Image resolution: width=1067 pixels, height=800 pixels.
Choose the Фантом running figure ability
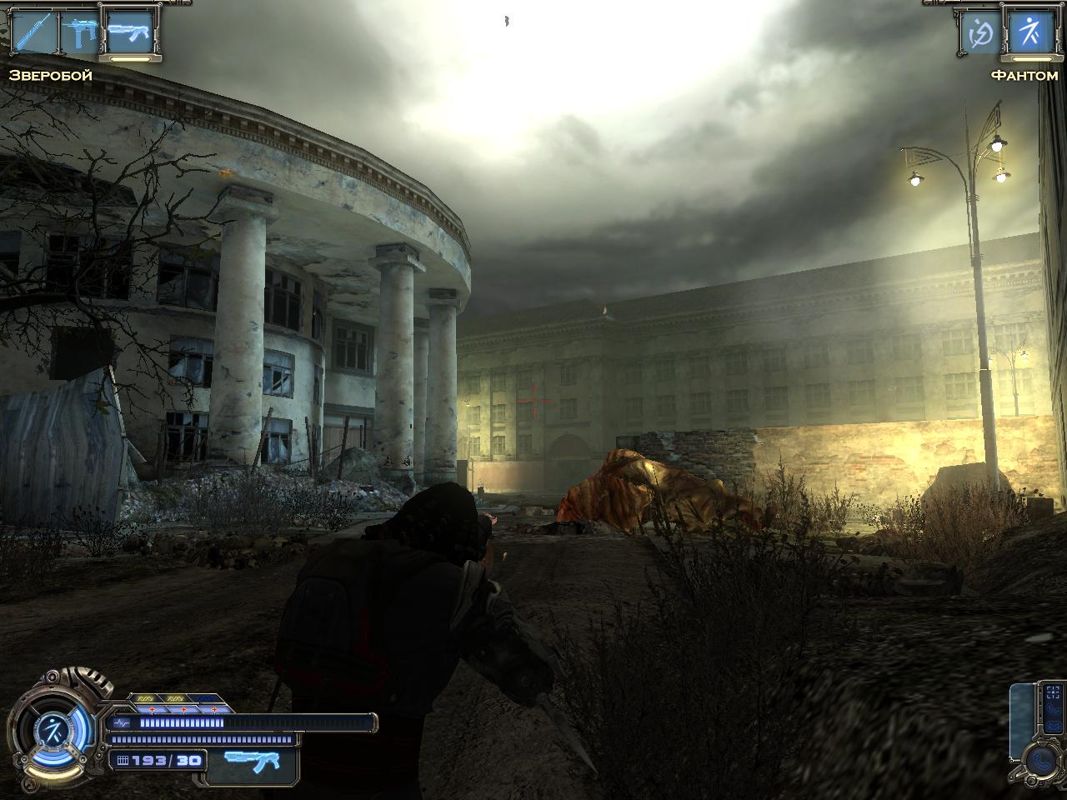[x=1030, y=33]
